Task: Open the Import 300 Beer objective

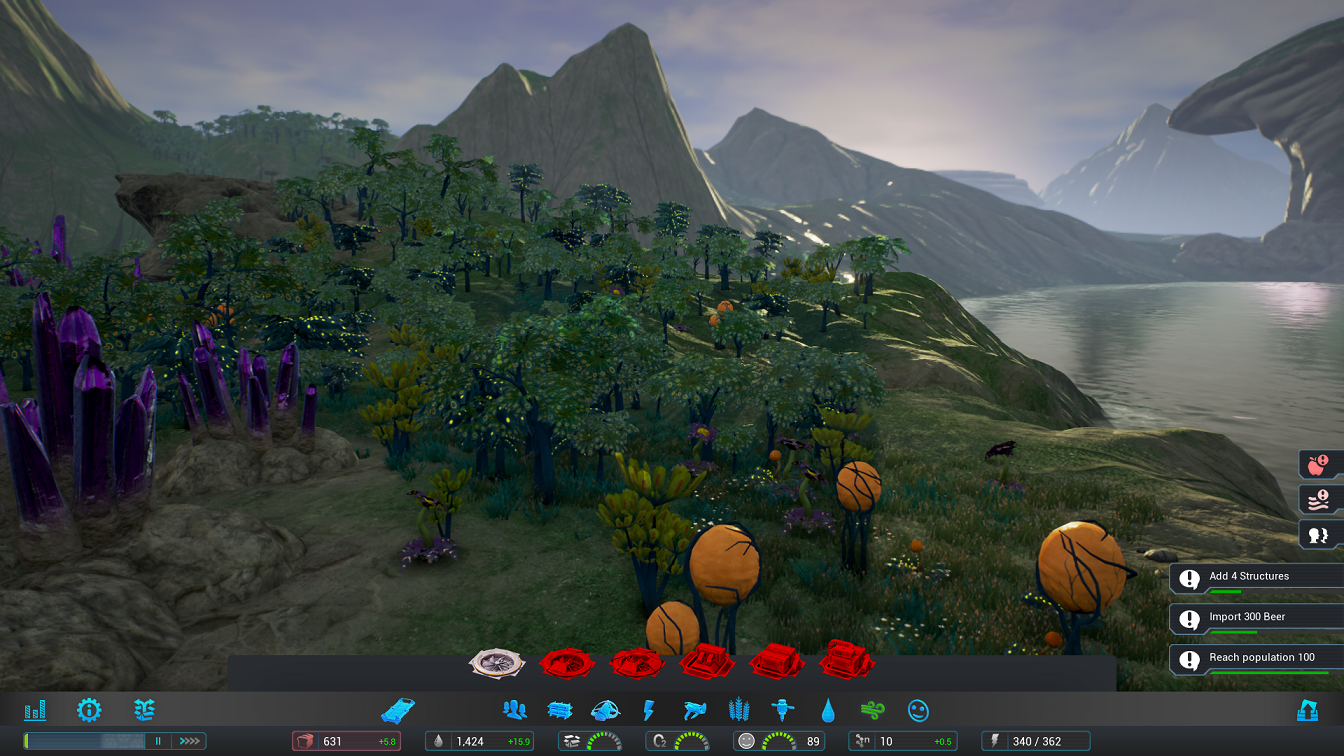Action: point(1255,617)
